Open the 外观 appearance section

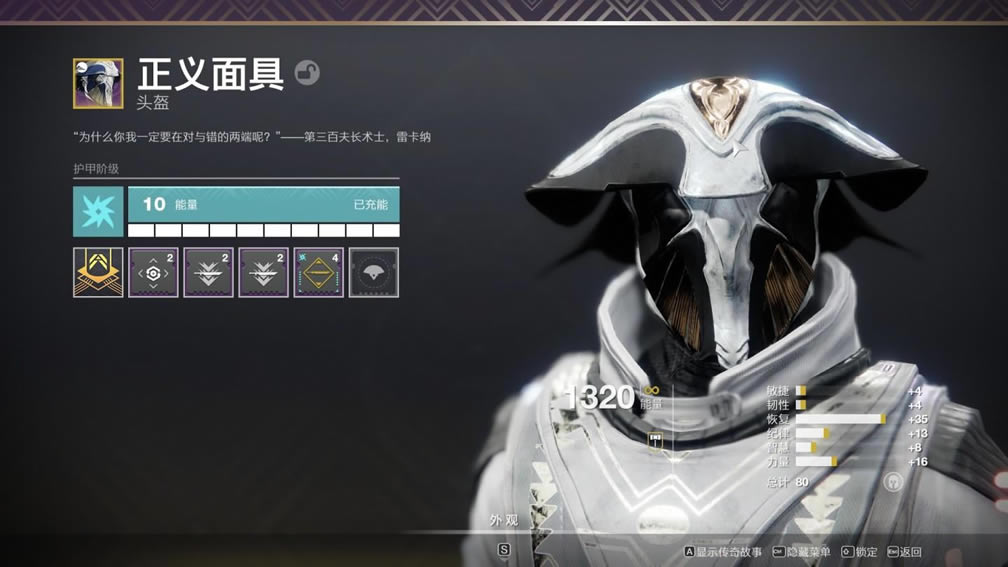pos(504,521)
